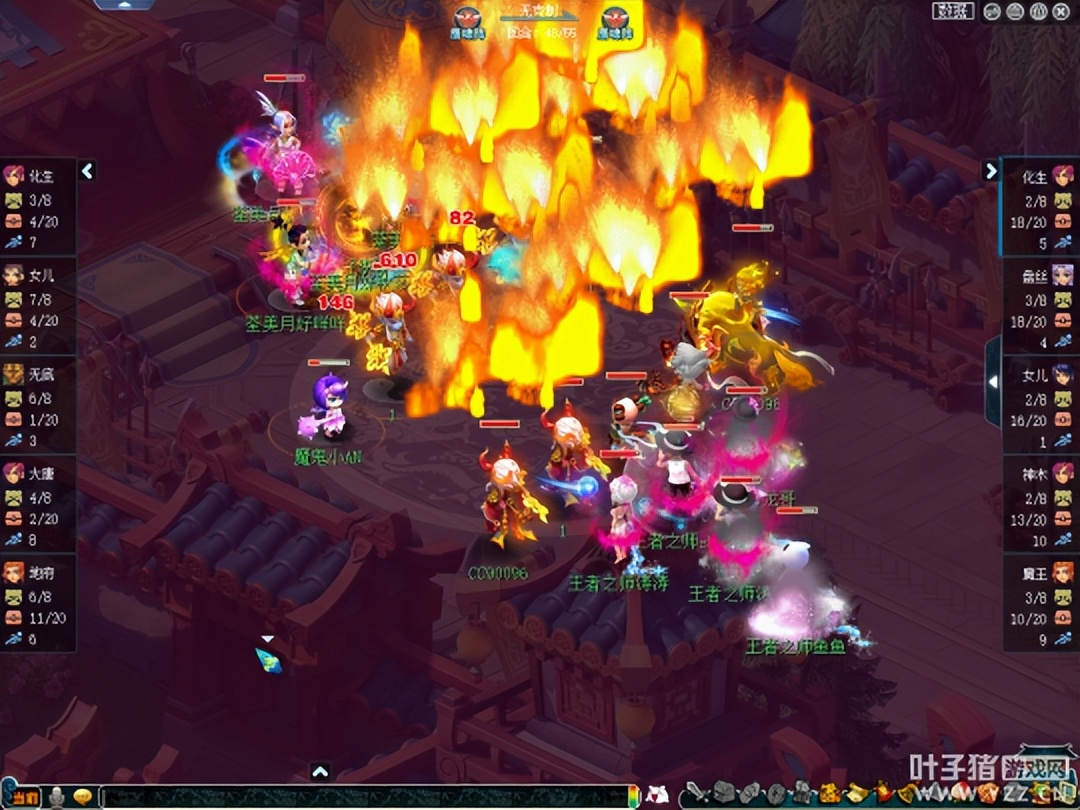Toggle the microphone voice chat icon
This screenshot has height=810, width=1080.
click(58, 797)
